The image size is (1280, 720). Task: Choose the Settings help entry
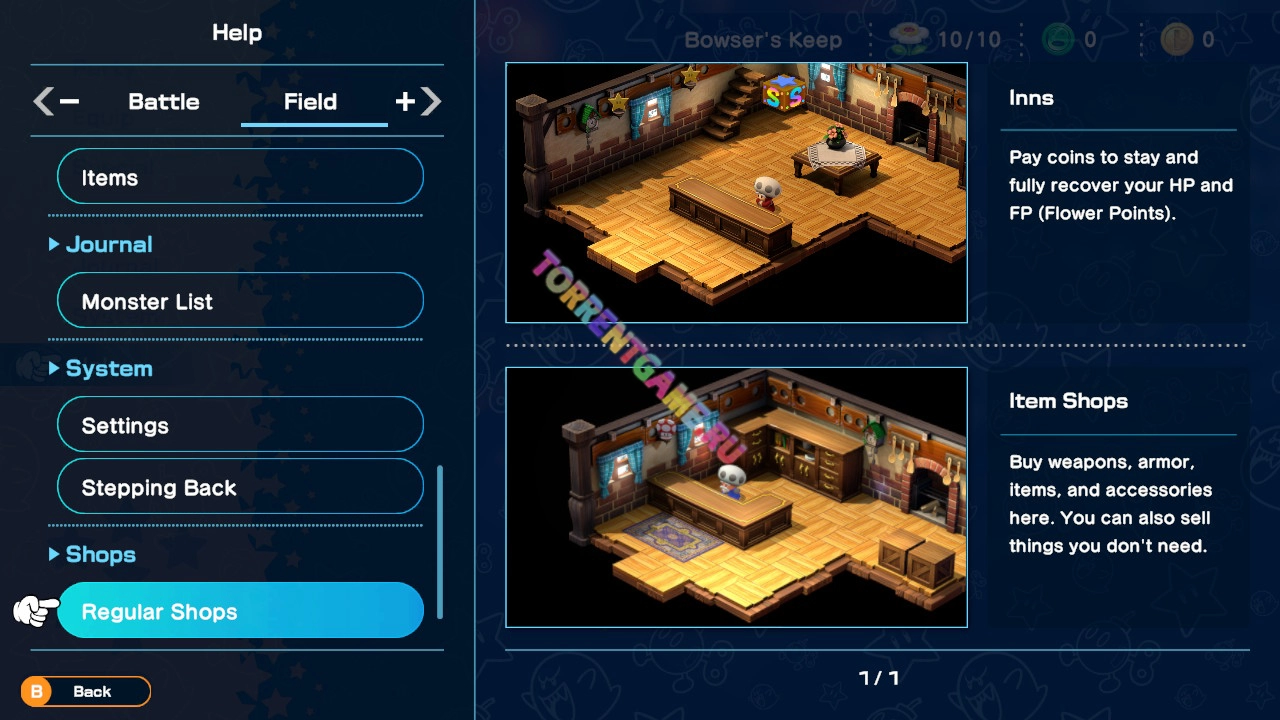click(x=240, y=425)
